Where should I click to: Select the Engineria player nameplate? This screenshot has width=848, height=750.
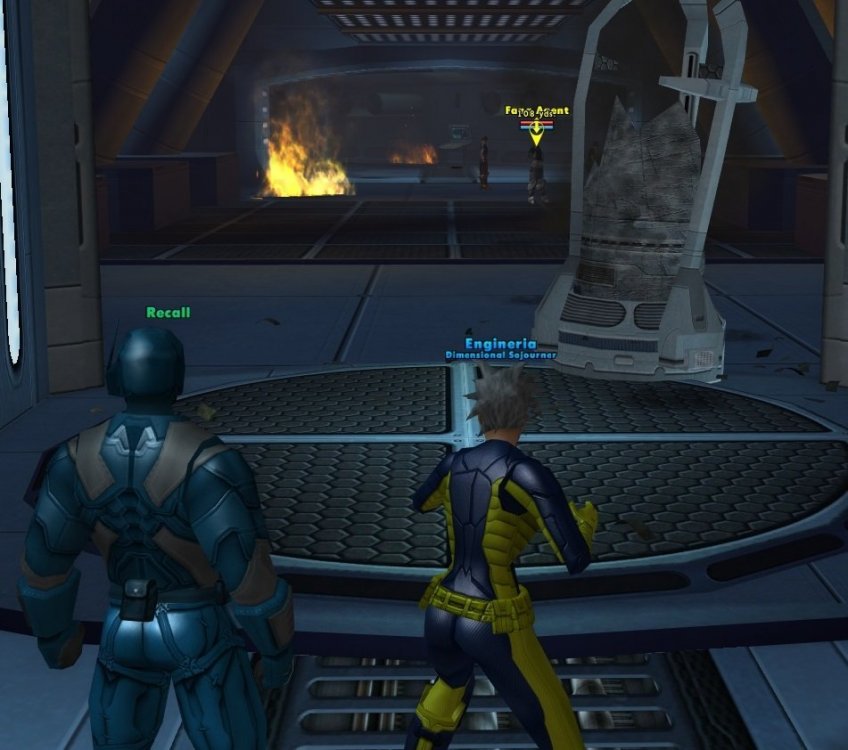pos(500,344)
